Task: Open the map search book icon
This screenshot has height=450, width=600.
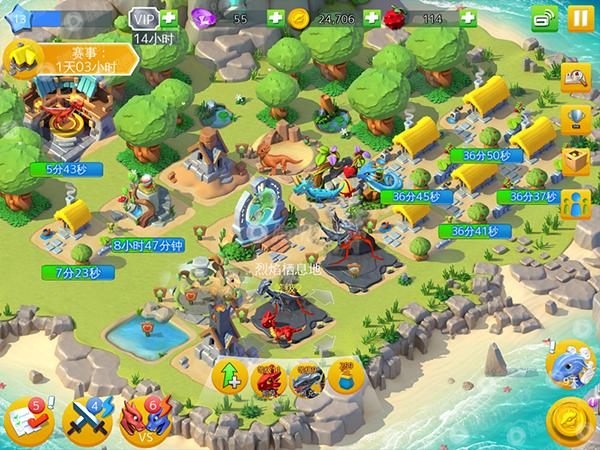Action: pos(575,78)
